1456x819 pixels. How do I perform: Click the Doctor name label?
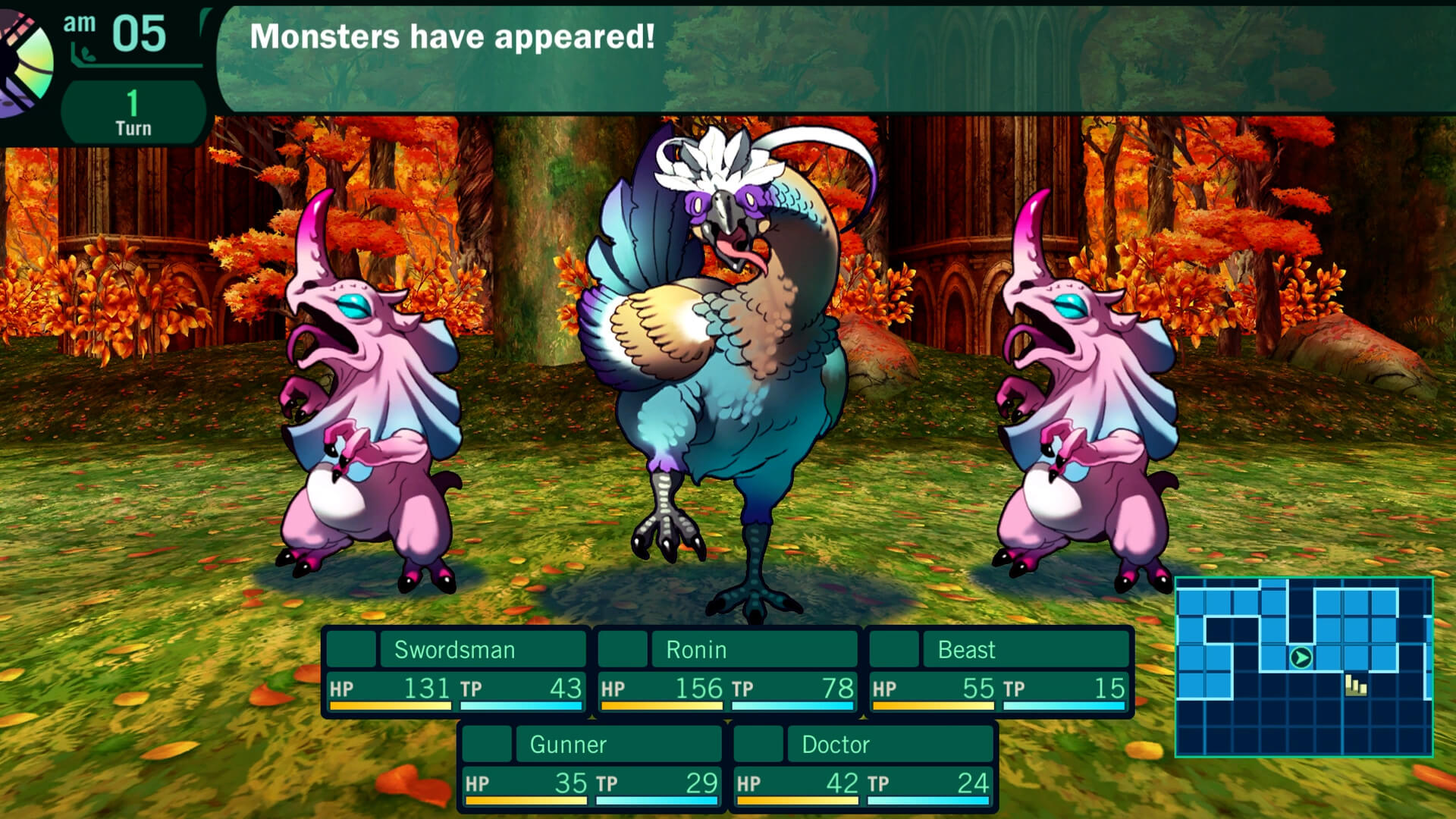834,745
